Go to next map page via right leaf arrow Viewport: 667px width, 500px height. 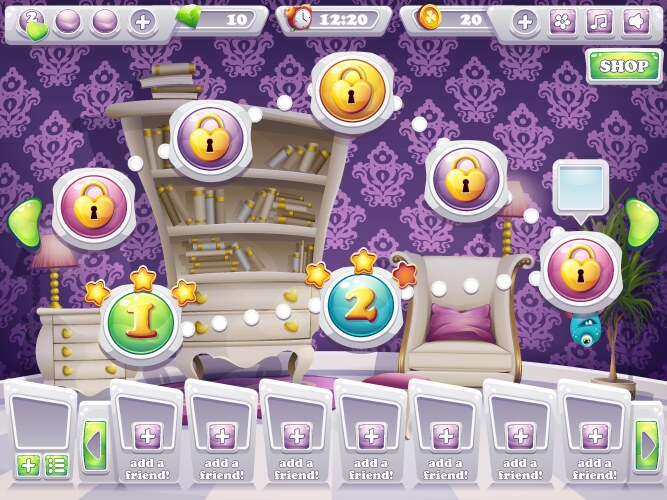coord(643,222)
